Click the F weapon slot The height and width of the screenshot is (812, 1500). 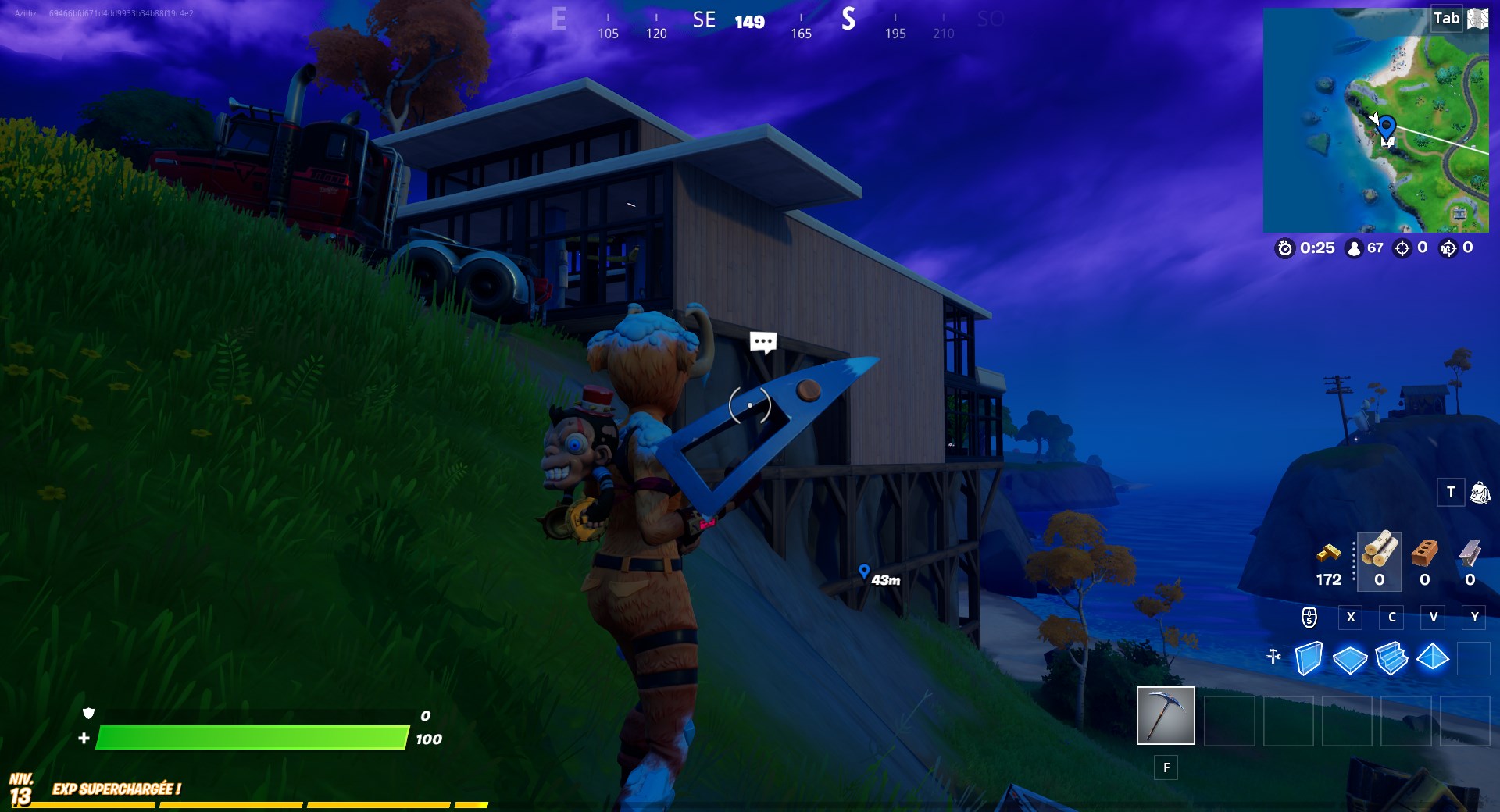[1166, 768]
